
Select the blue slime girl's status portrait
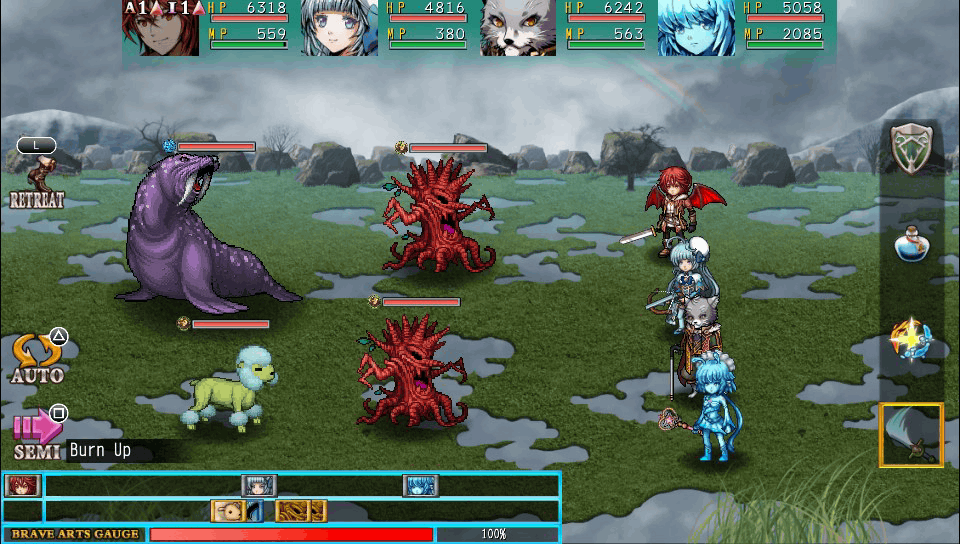tap(697, 27)
